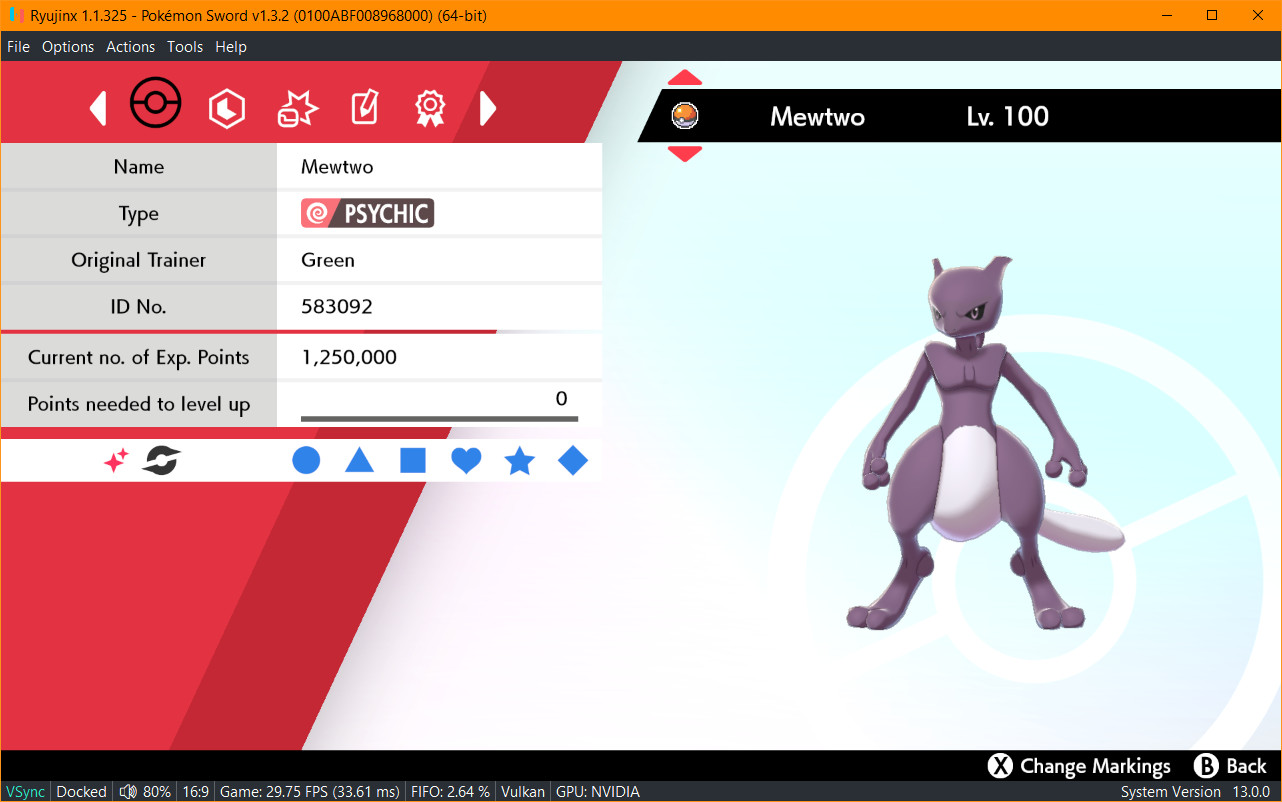The width and height of the screenshot is (1282, 802).
Task: Click the right arrow to next summary page
Action: tap(488, 107)
